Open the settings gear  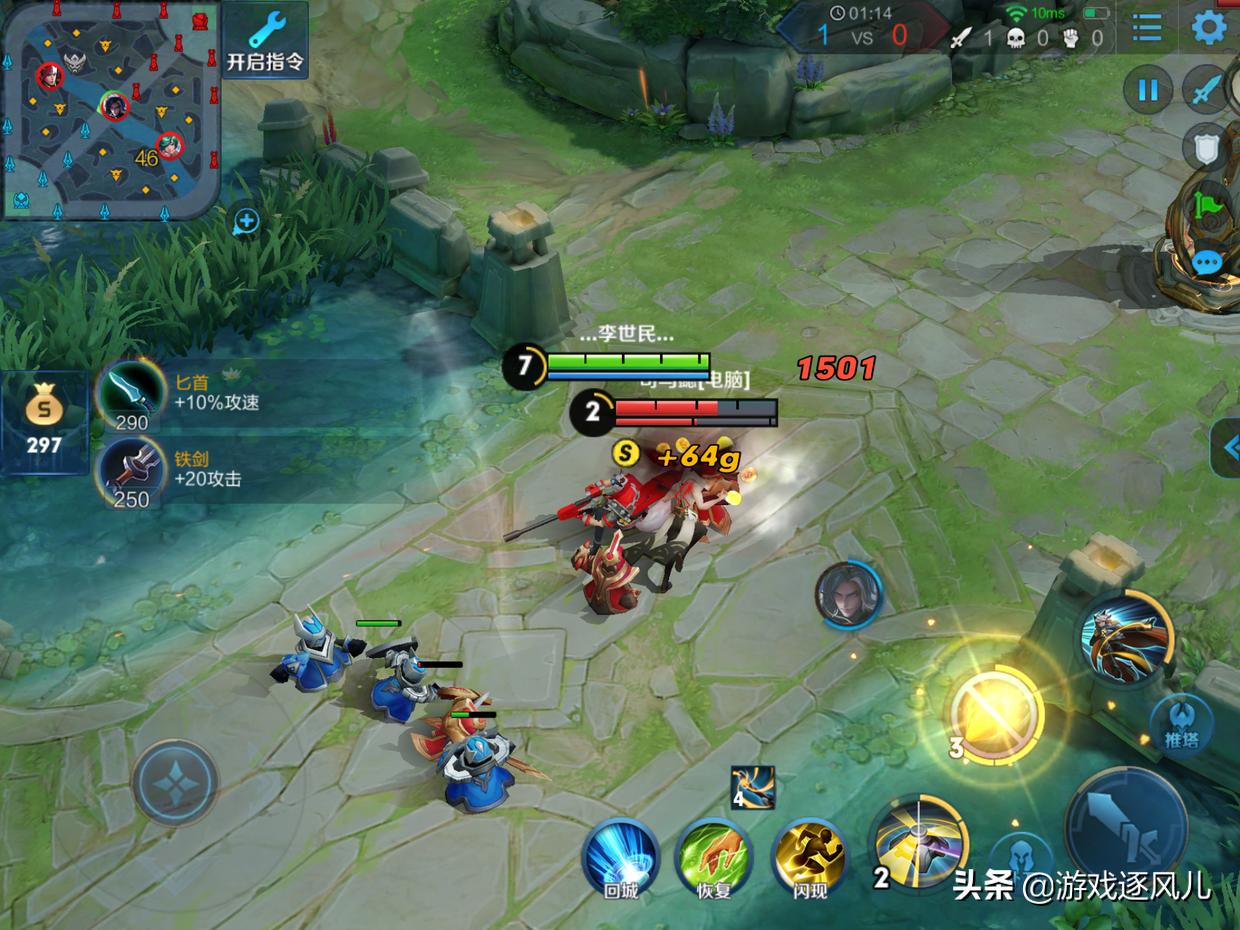1209,27
